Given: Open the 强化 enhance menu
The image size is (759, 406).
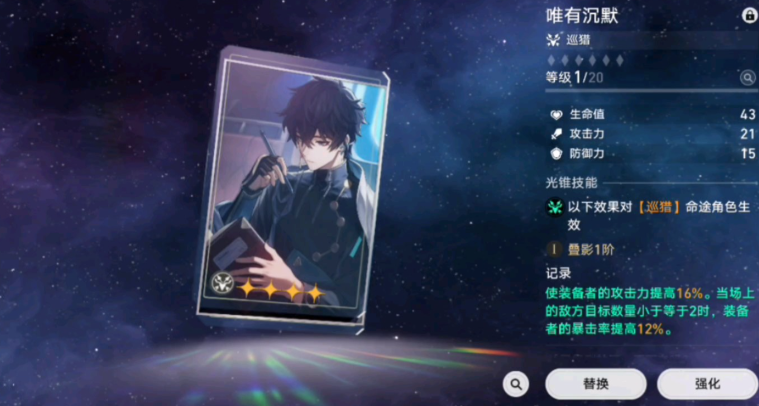Looking at the screenshot, I should pos(707,383).
